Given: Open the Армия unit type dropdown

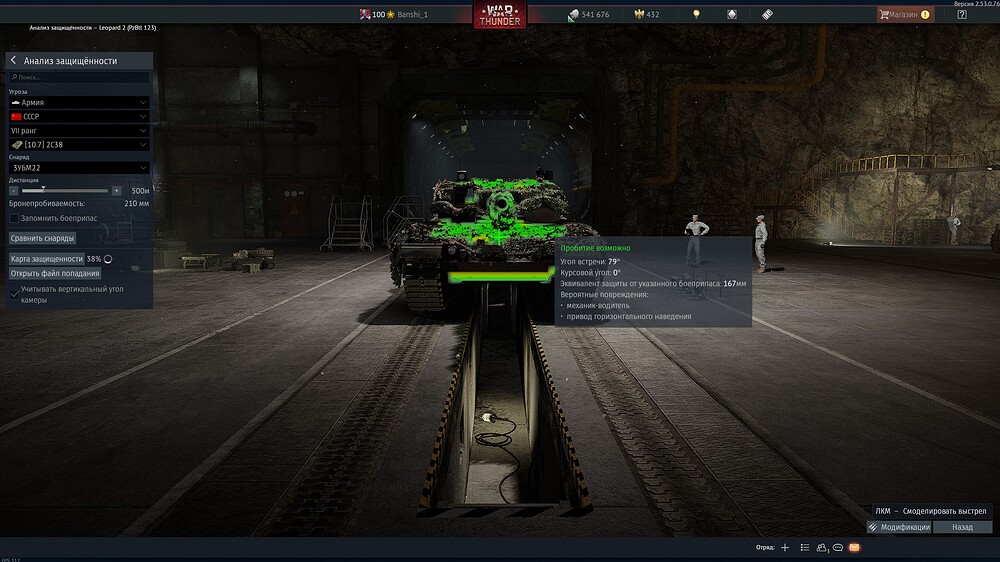Looking at the screenshot, I should [x=78, y=102].
